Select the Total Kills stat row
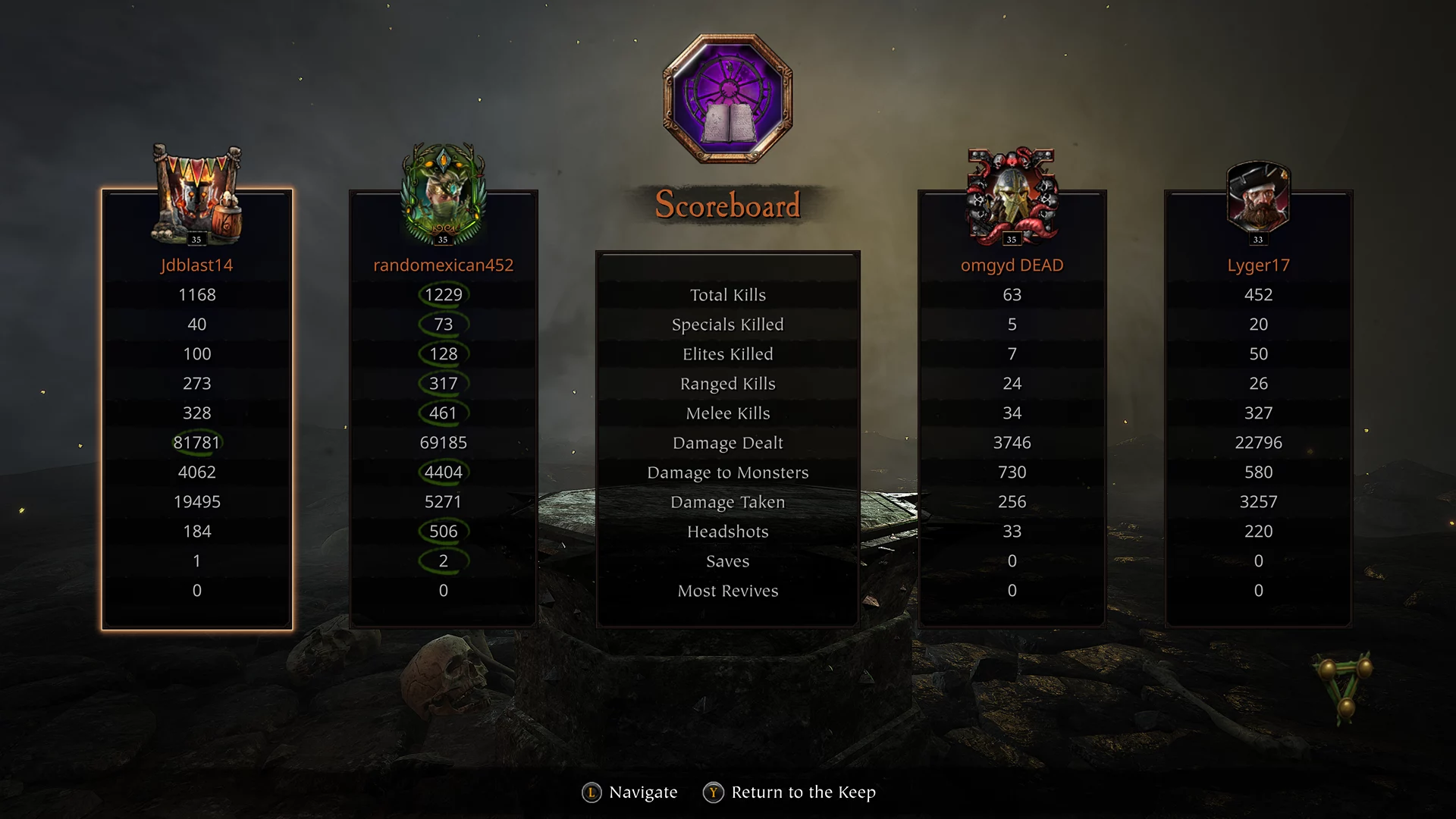The image size is (1456, 819). (x=727, y=295)
